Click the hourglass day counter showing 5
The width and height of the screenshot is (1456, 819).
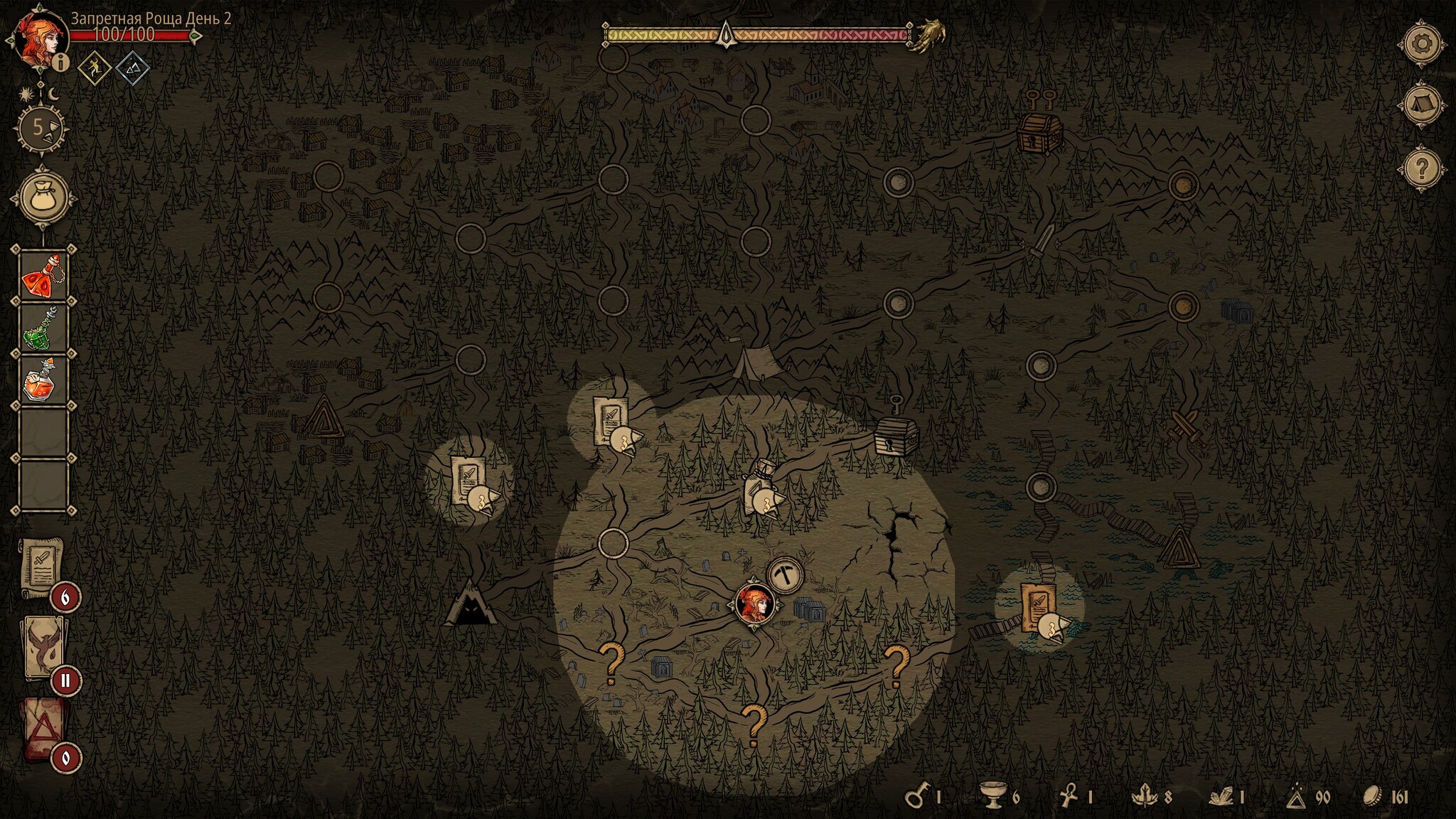pos(42,129)
